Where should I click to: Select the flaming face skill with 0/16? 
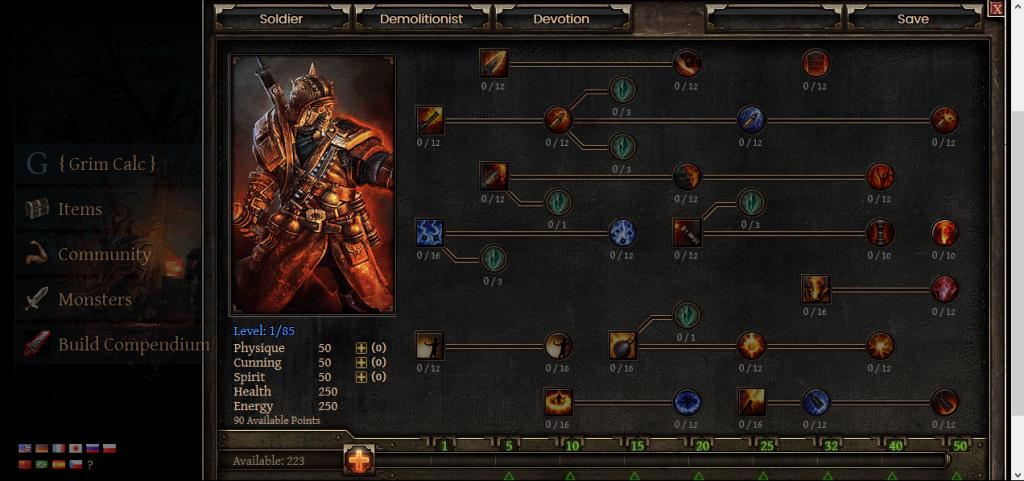[816, 289]
